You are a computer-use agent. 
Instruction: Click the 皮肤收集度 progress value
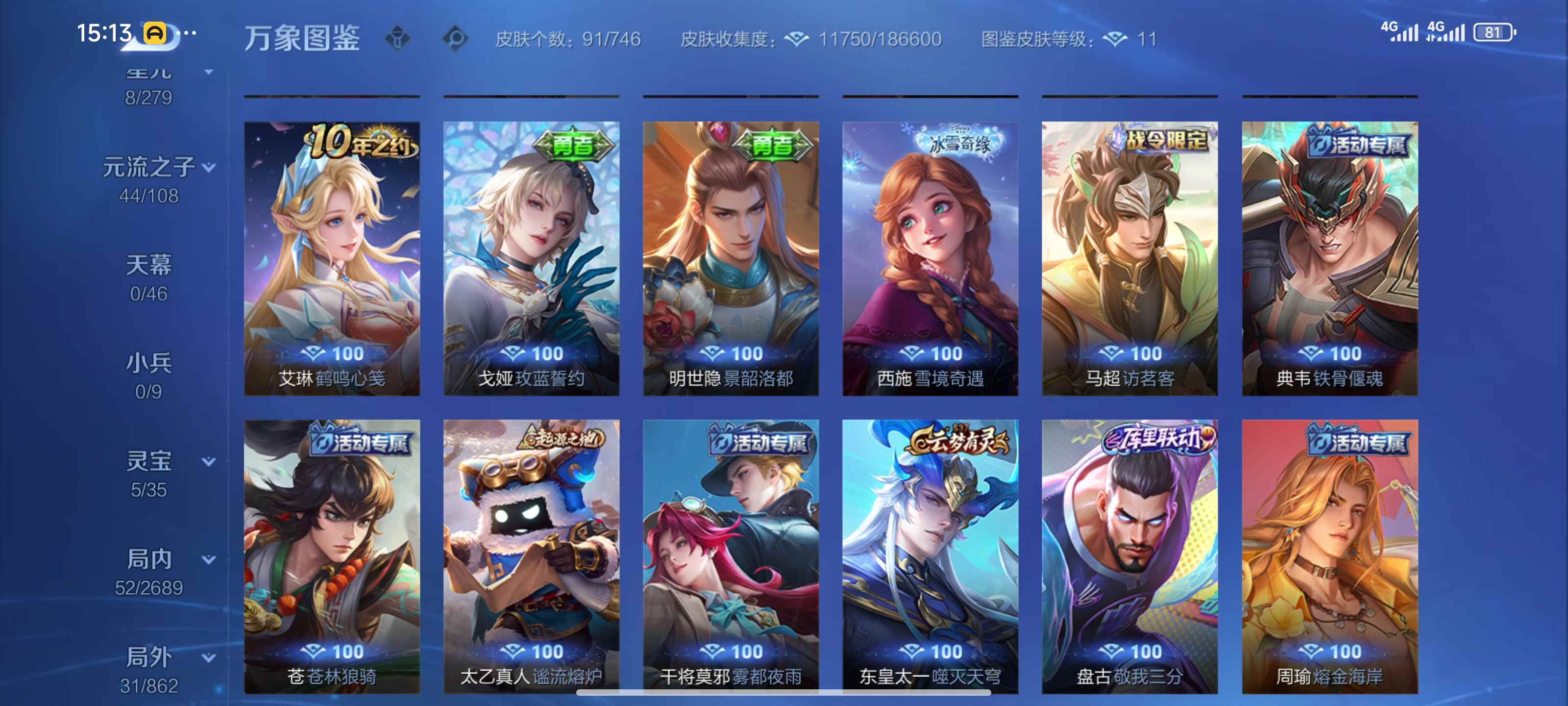pyautogui.click(x=877, y=38)
